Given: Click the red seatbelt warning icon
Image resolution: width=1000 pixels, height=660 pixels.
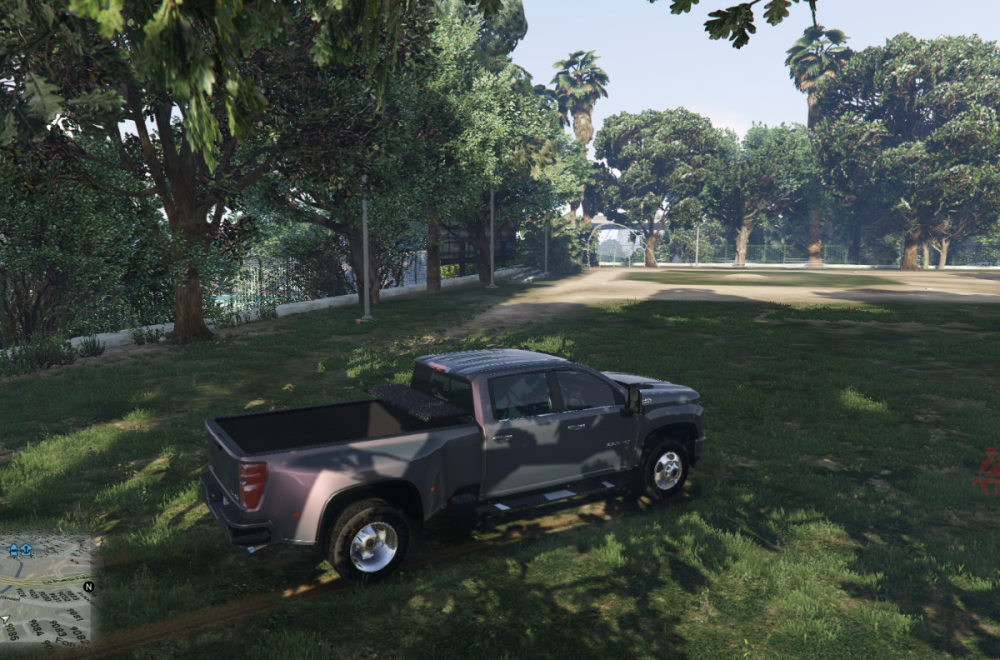Looking at the screenshot, I should (x=988, y=471).
